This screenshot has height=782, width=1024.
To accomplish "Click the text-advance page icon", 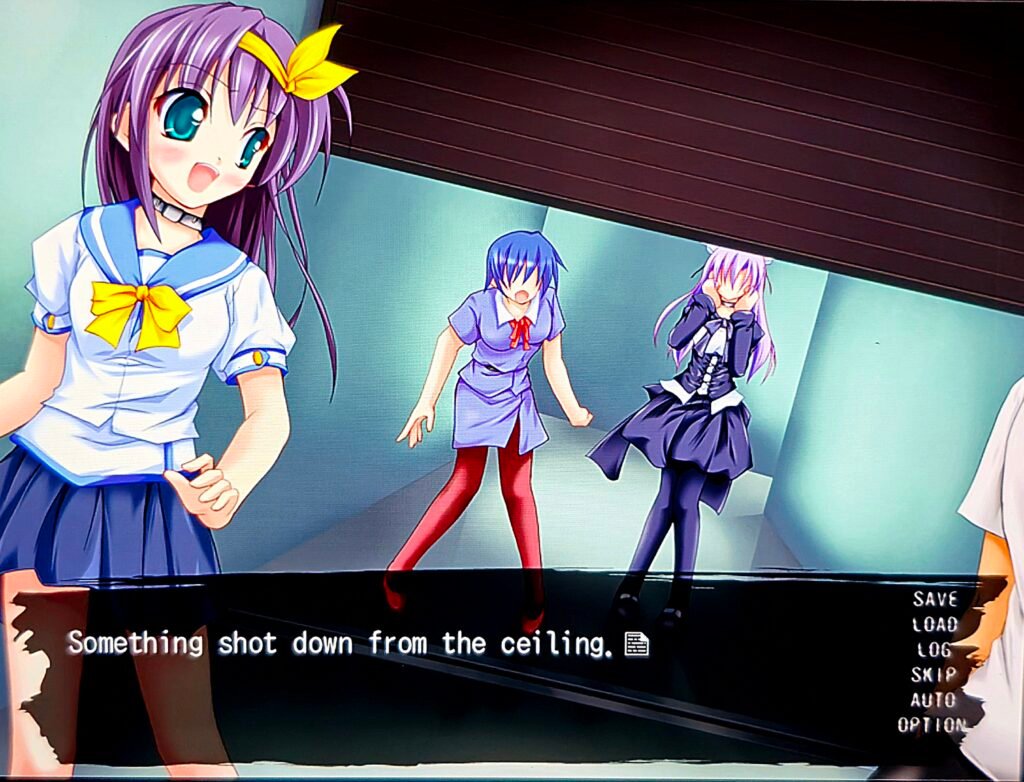I will 636,645.
